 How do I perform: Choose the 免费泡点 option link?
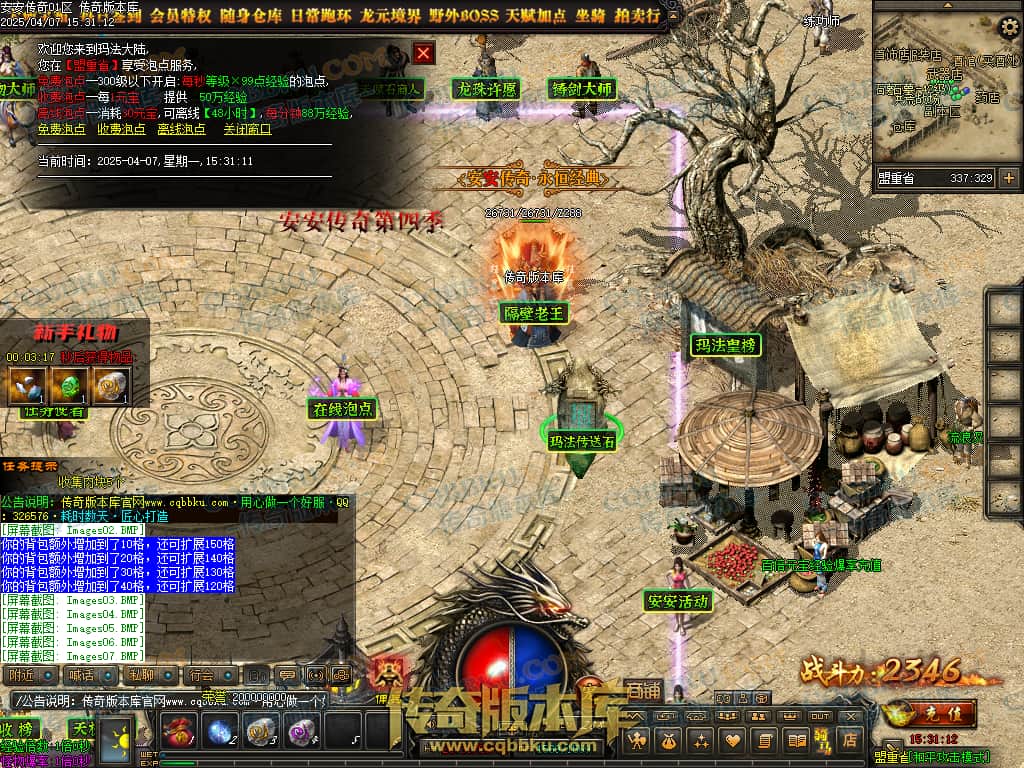coord(62,129)
